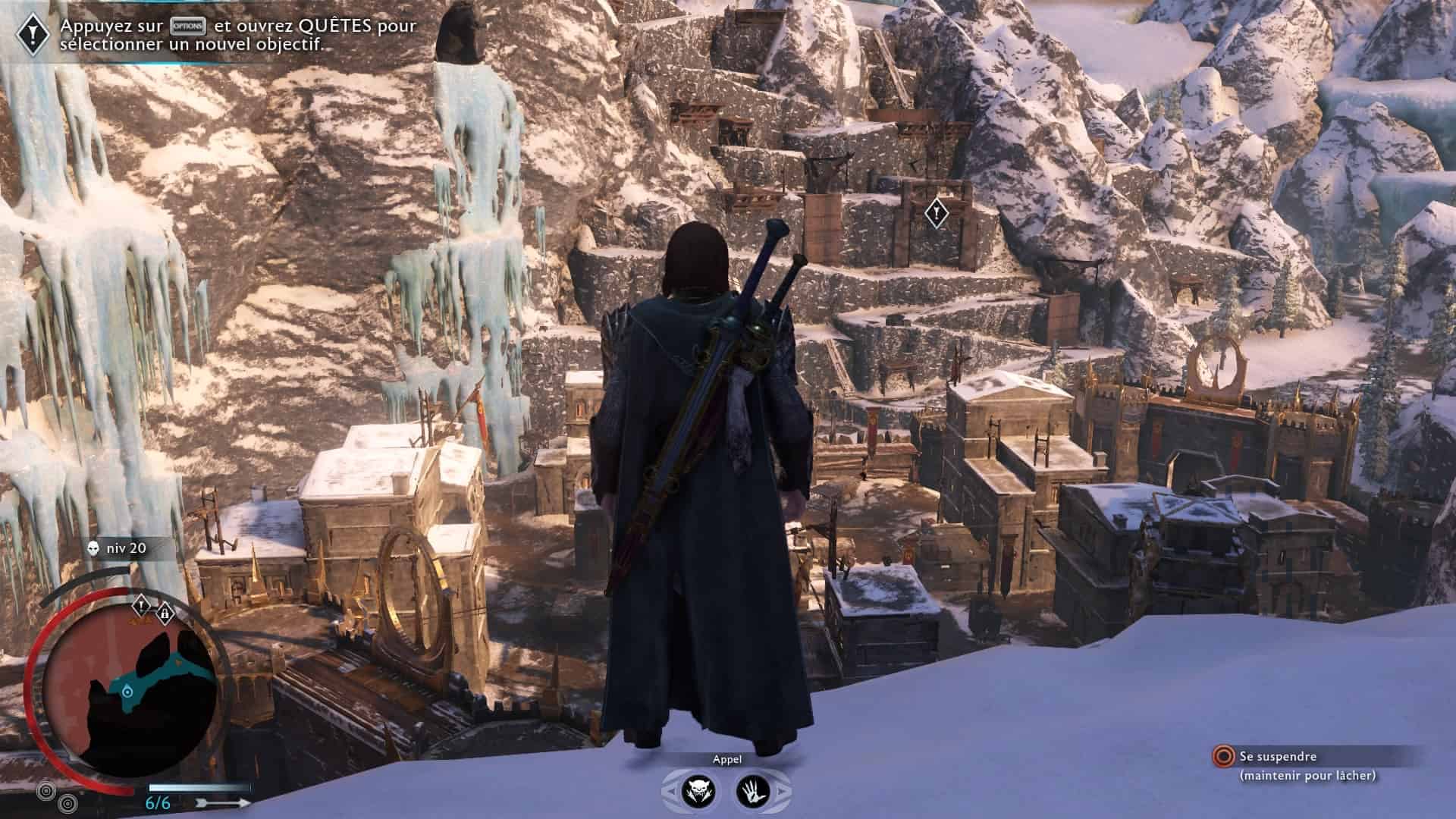Click the padlock marker on the minimap rim

(165, 613)
